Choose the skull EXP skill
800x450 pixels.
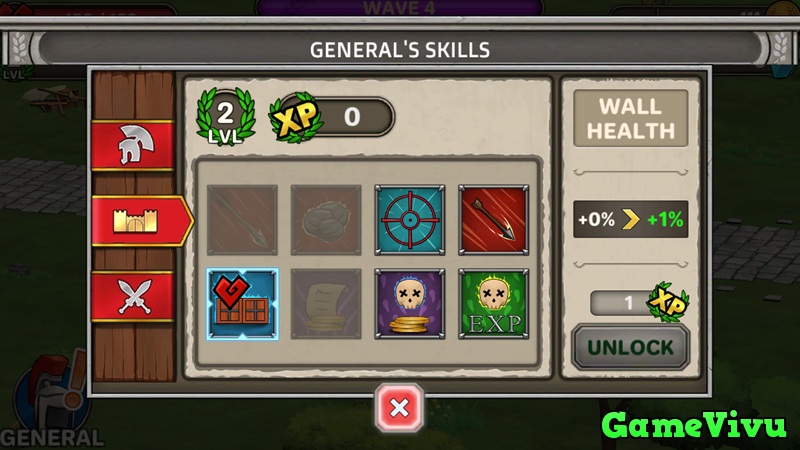click(x=493, y=302)
